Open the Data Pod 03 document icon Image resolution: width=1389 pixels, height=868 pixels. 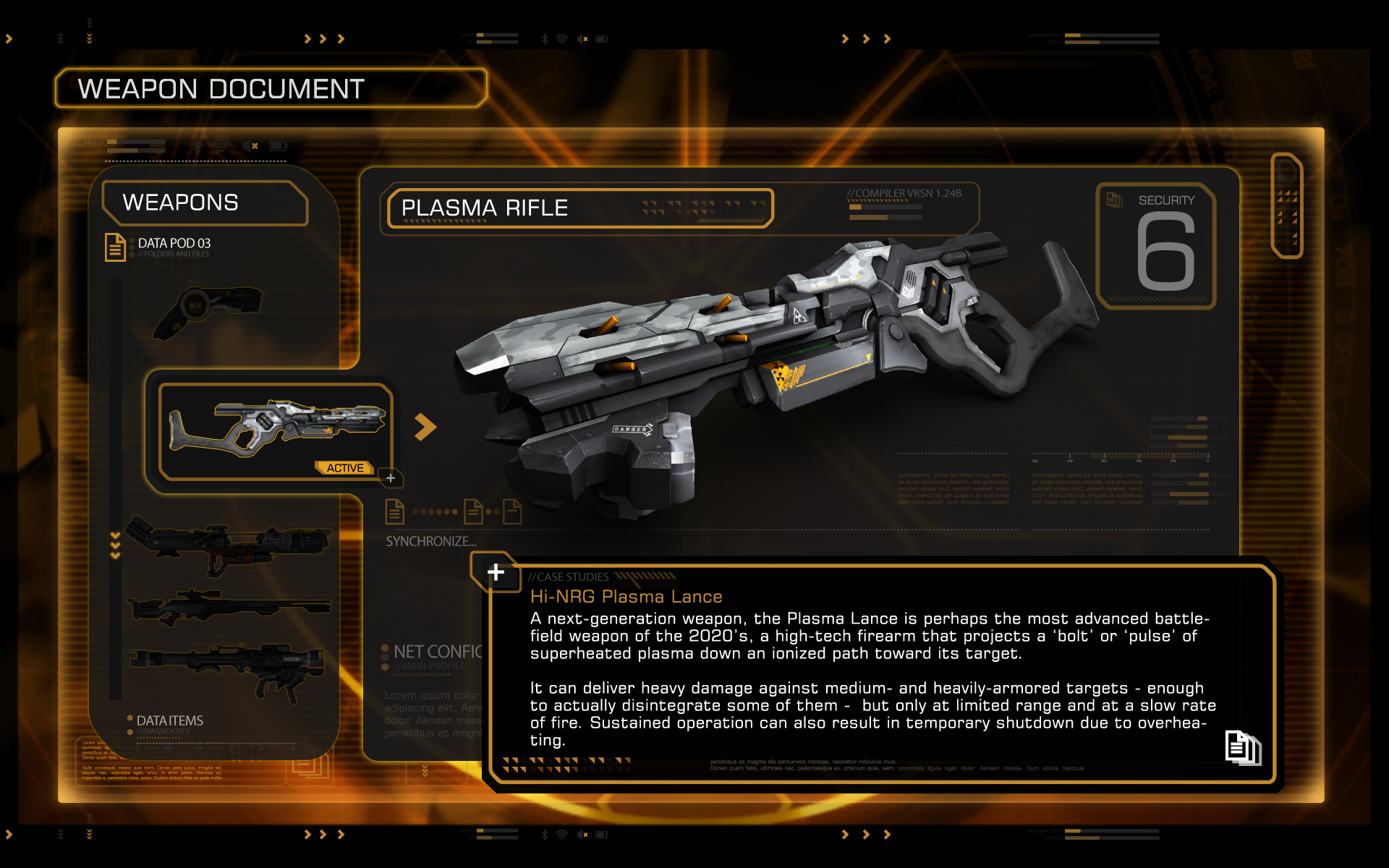point(115,247)
